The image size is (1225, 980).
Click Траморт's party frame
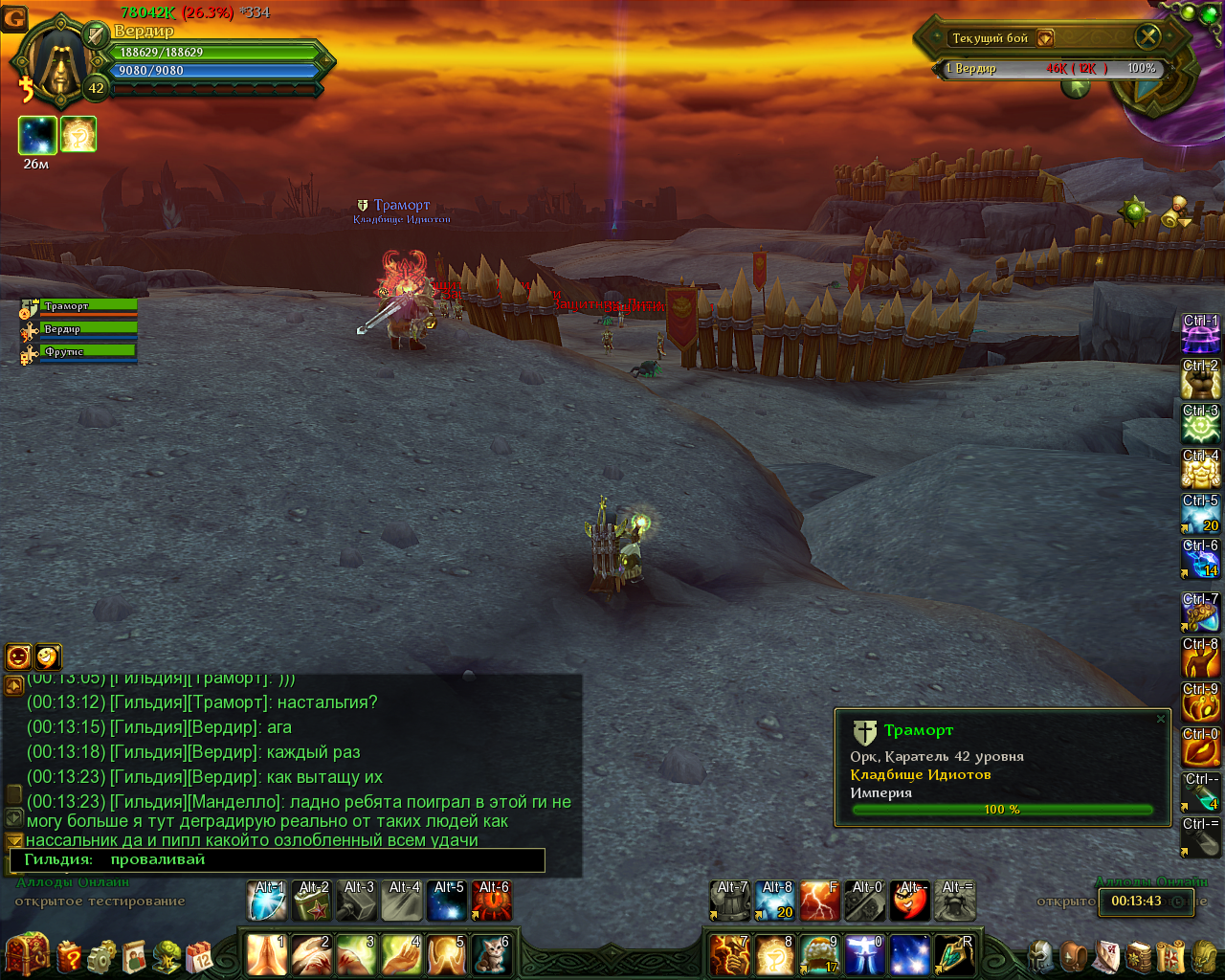pos(88,306)
